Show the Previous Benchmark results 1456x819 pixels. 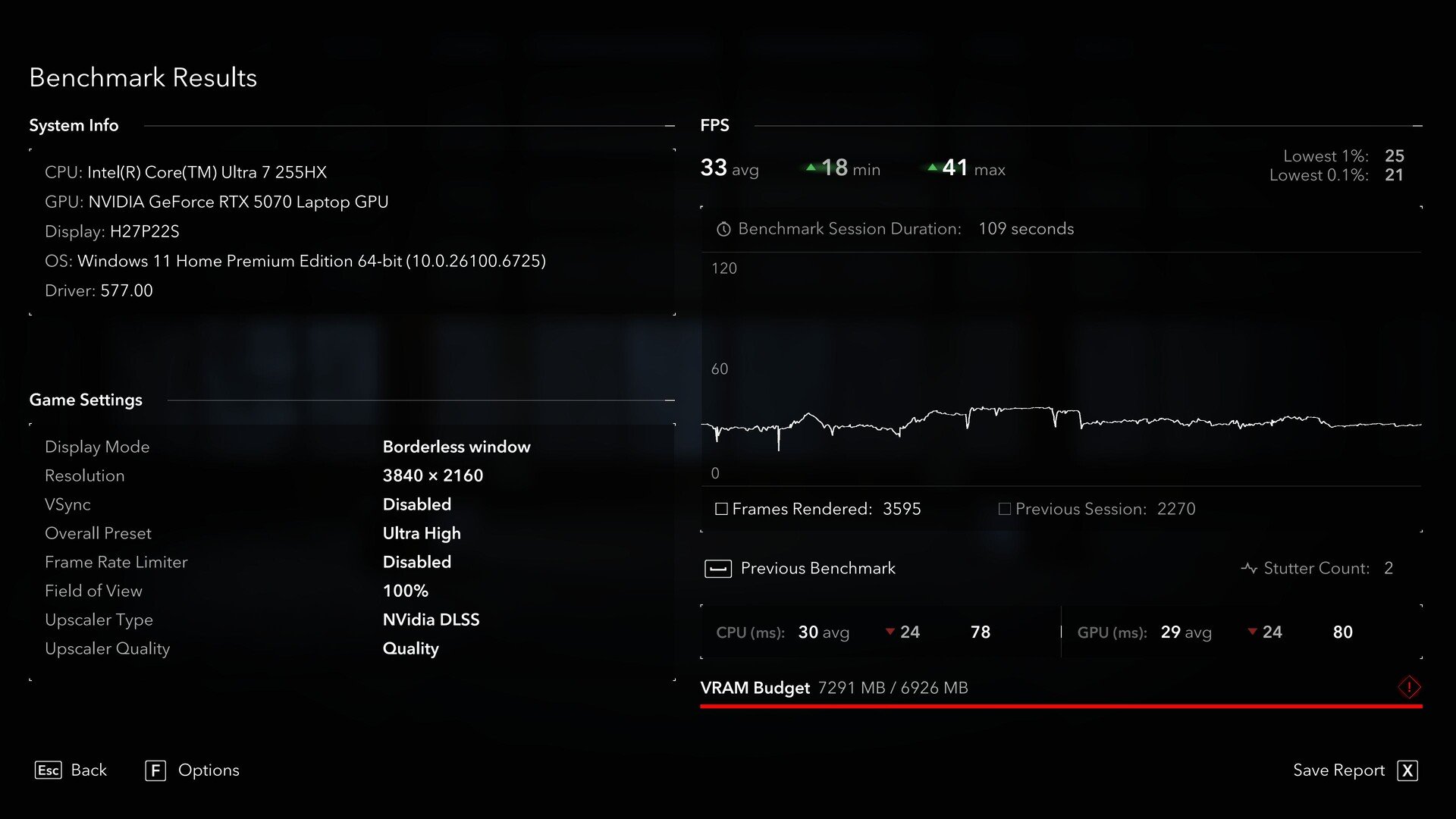(x=800, y=569)
